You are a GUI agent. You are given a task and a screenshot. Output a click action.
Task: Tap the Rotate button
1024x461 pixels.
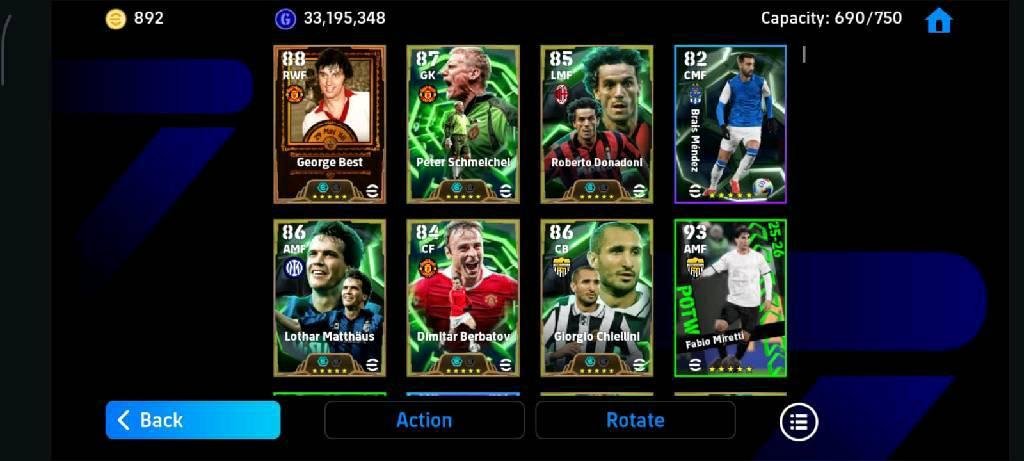(x=635, y=420)
